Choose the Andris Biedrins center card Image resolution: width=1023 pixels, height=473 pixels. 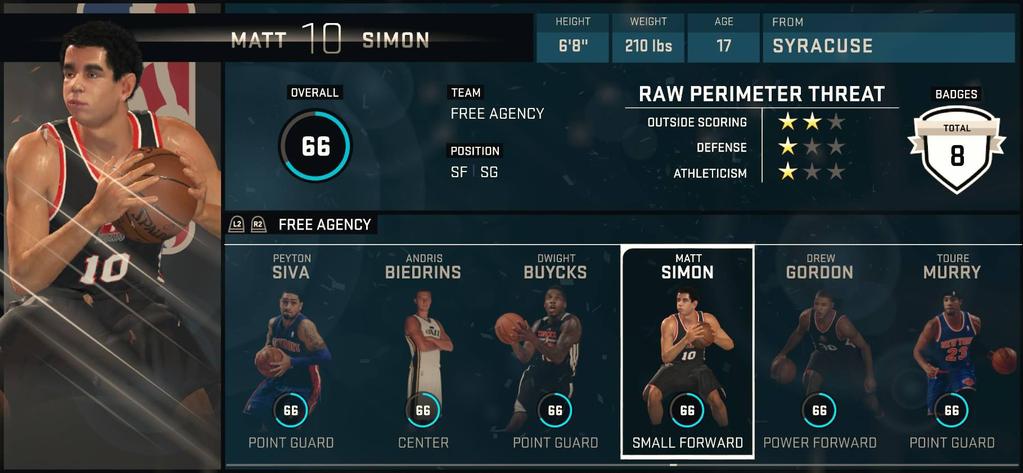[x=422, y=350]
